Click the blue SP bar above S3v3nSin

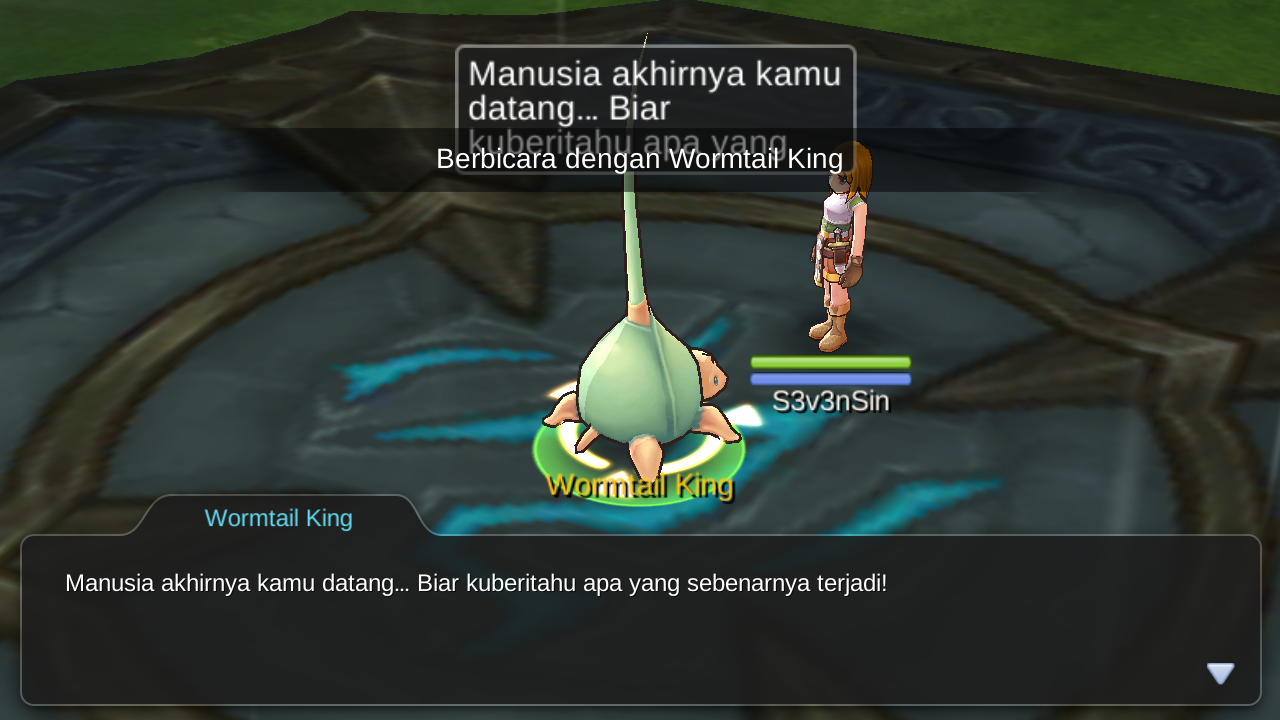pyautogui.click(x=830, y=379)
